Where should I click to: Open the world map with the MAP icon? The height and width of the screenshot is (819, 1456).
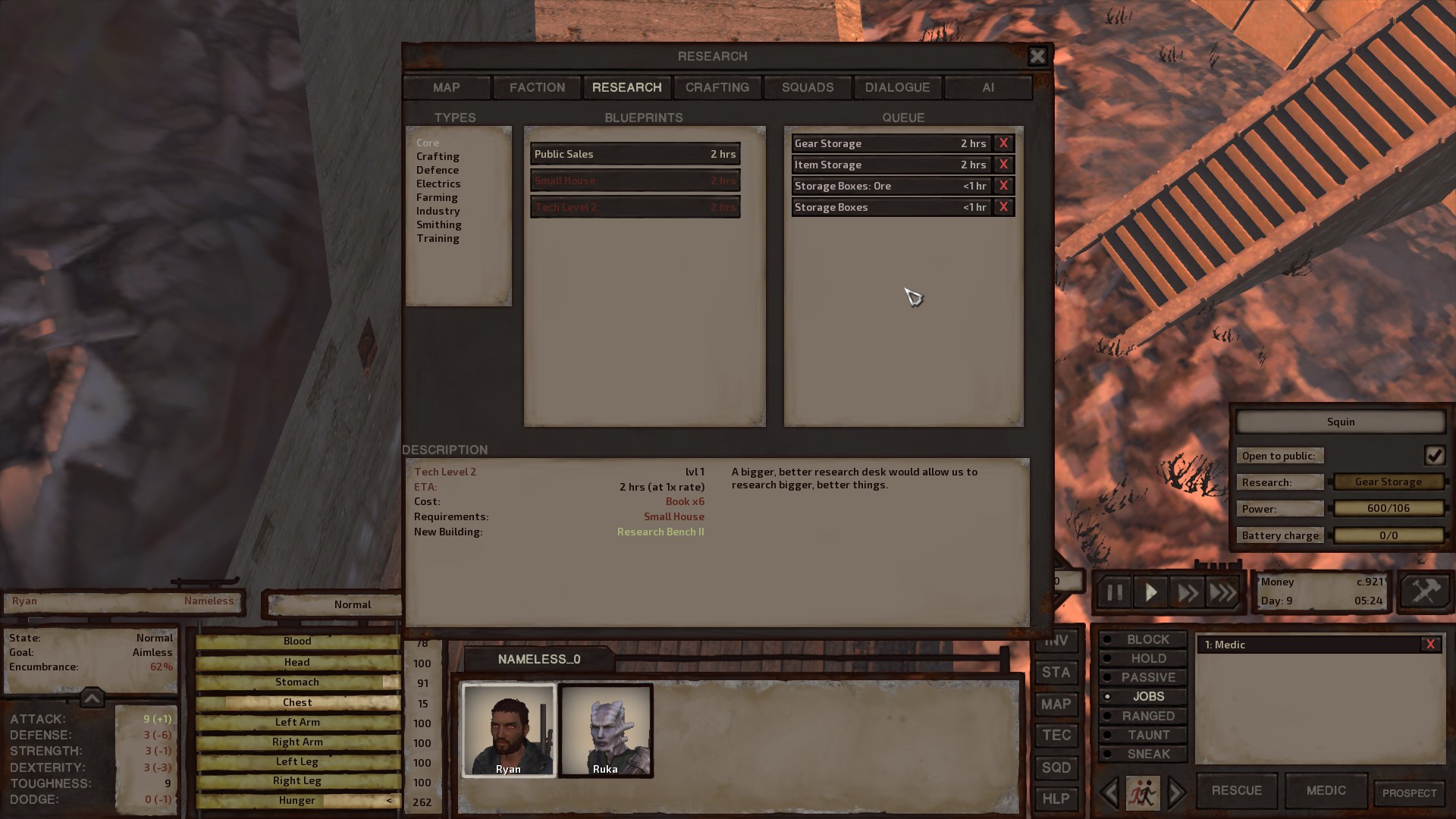[1056, 704]
